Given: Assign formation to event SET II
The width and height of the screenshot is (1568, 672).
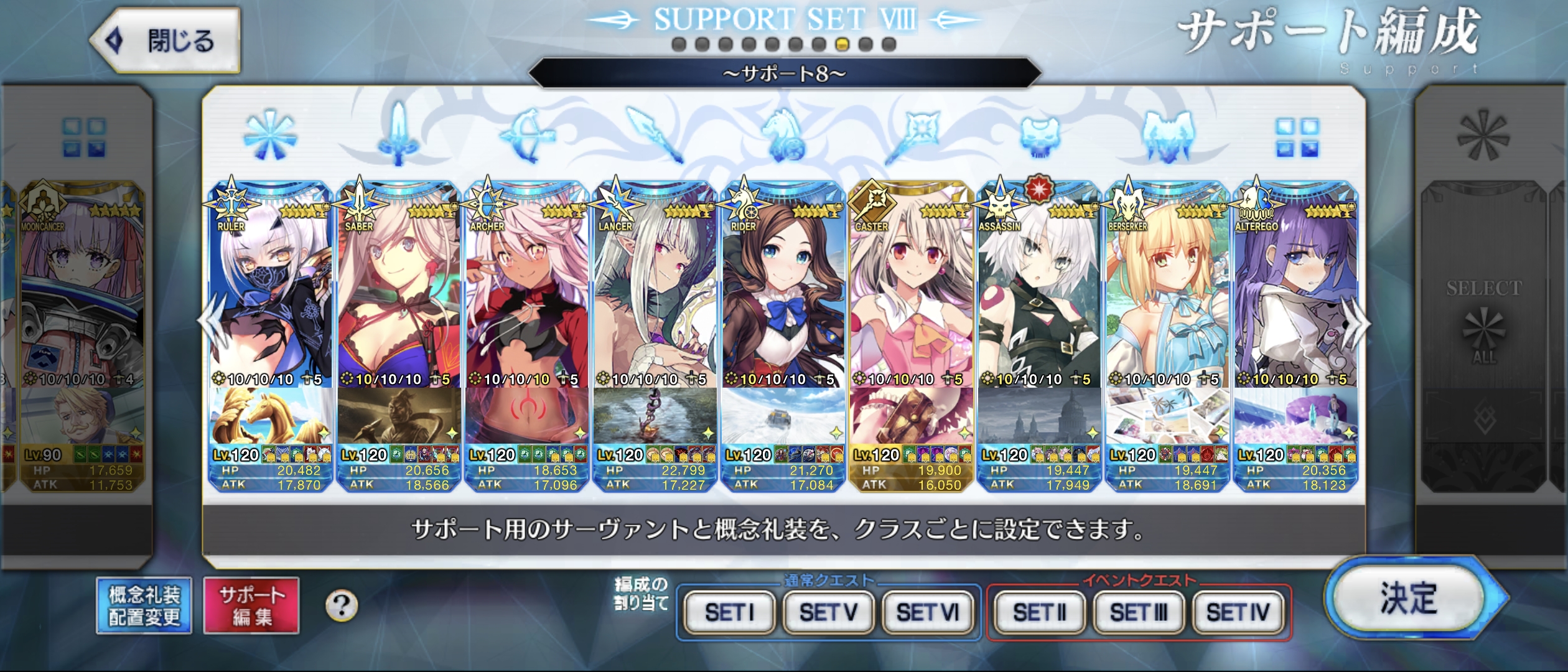Looking at the screenshot, I should tap(1039, 612).
